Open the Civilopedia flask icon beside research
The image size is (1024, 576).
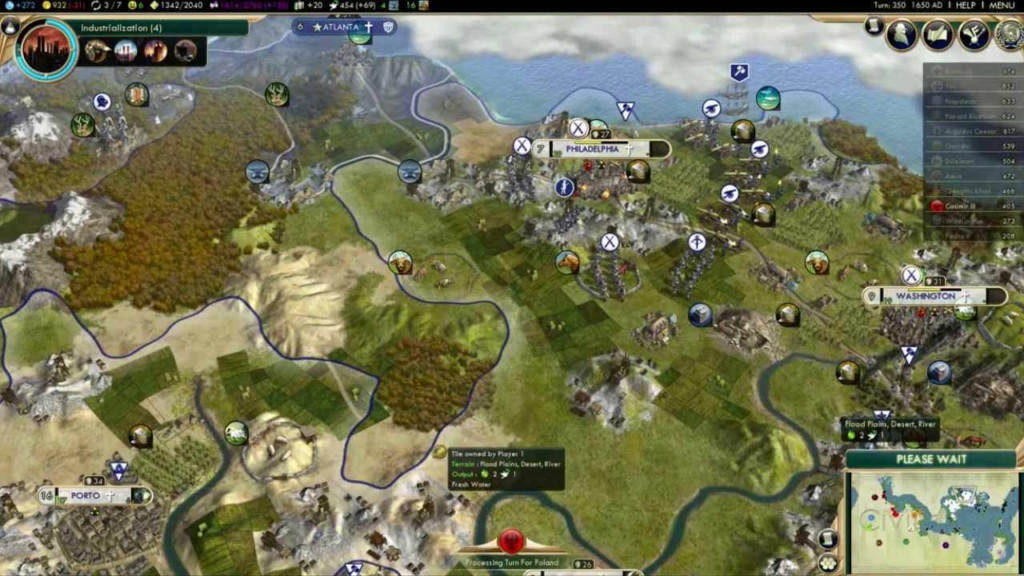click(x=11, y=26)
